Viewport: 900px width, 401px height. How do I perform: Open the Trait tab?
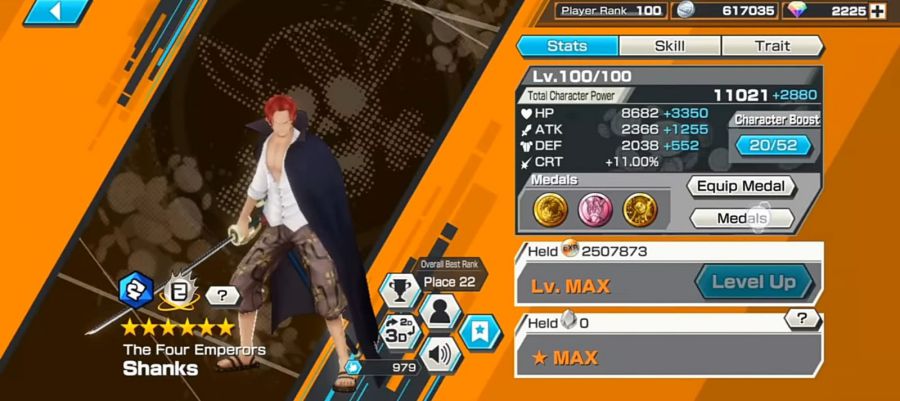coord(771,46)
